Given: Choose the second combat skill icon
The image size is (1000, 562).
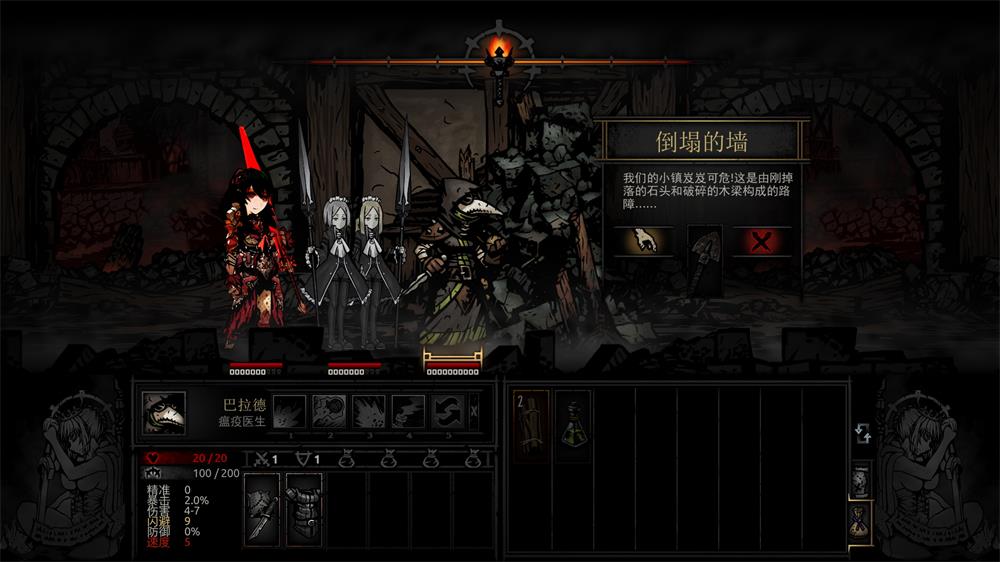Looking at the screenshot, I should click(329, 411).
